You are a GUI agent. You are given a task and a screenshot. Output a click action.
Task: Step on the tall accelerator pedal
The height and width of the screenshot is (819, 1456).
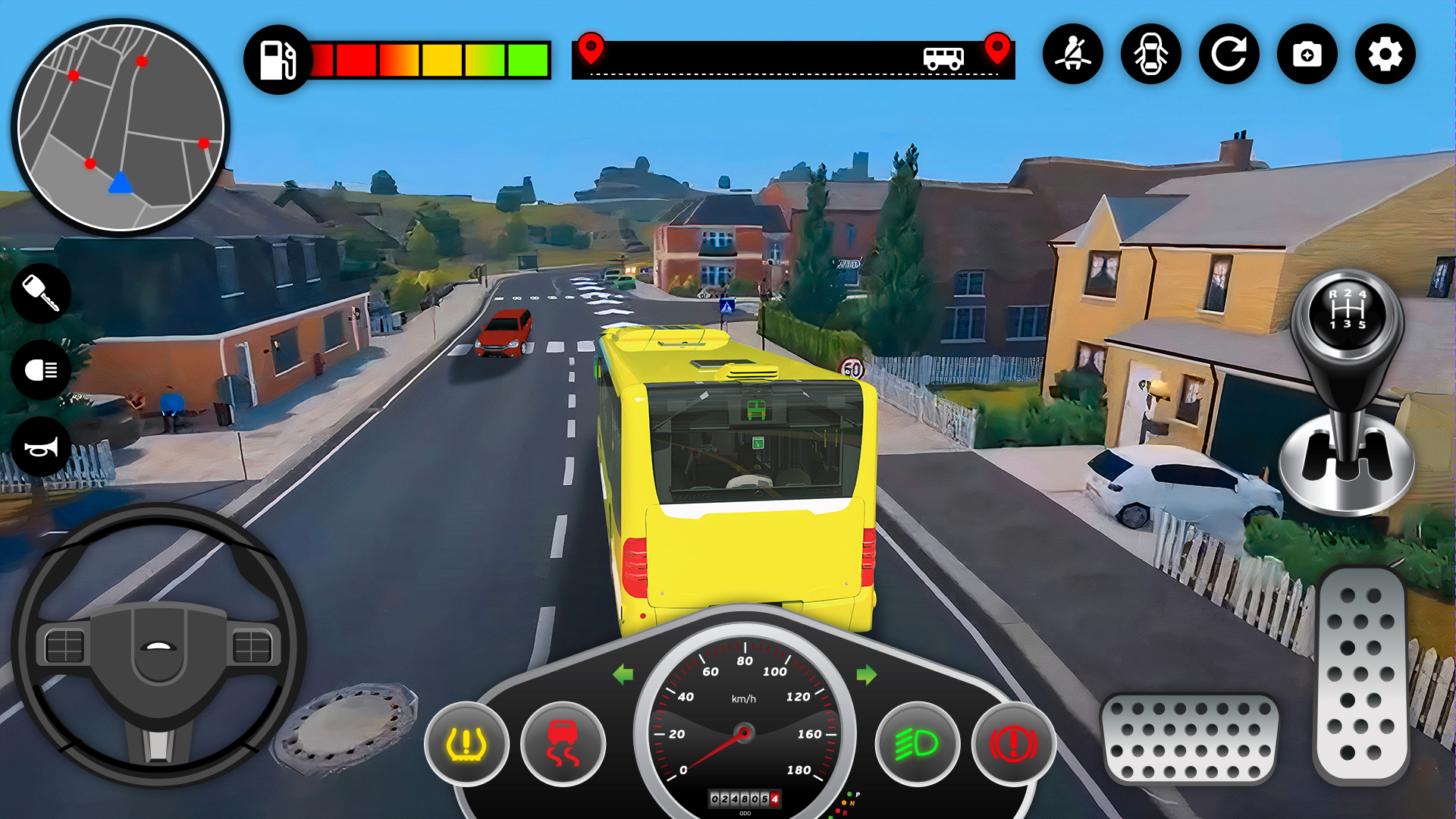tap(1361, 675)
